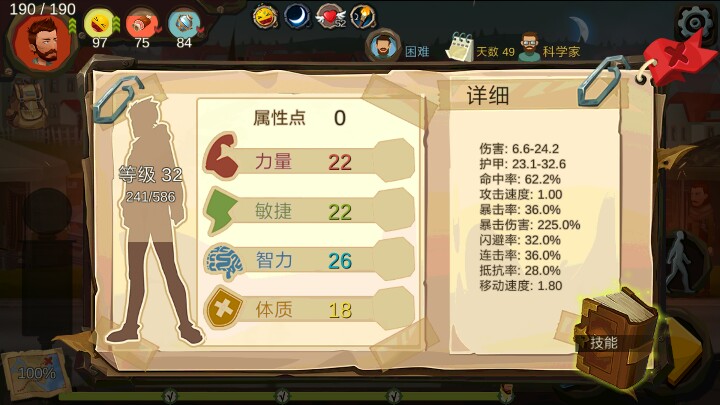Inspect the laughing face mood buff

click(265, 16)
